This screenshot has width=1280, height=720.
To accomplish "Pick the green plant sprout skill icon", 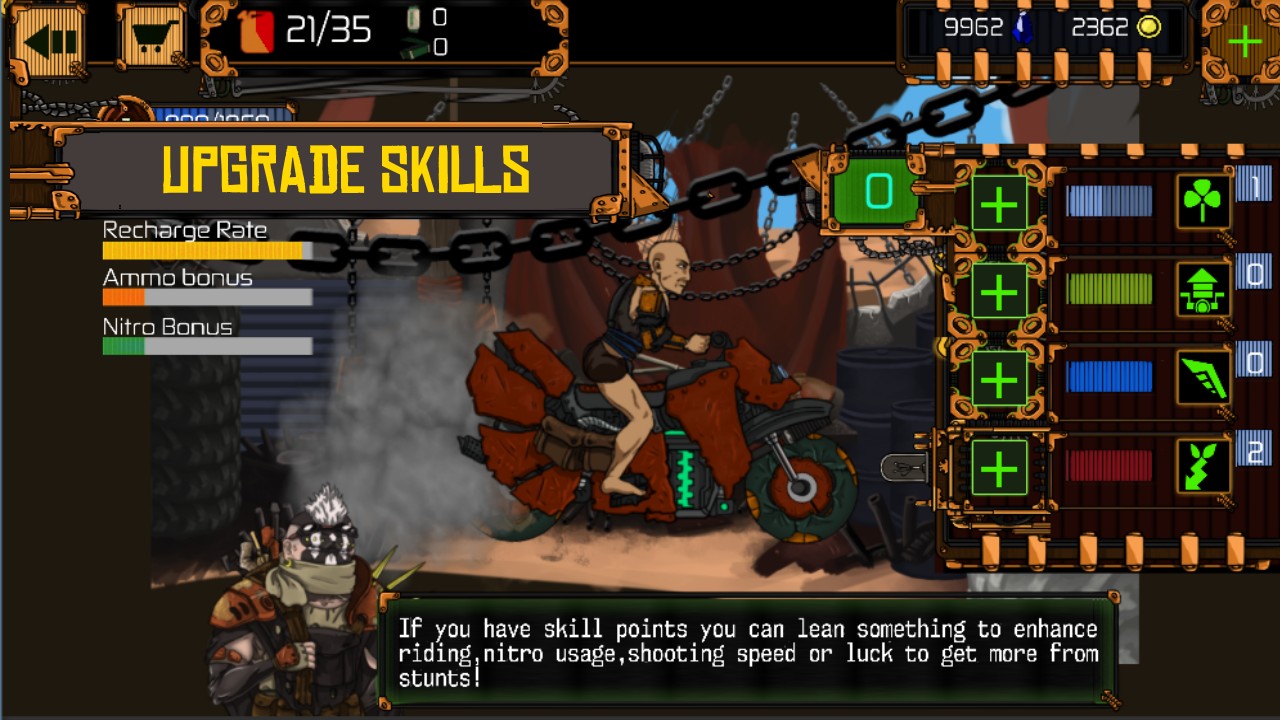I will (x=1203, y=466).
